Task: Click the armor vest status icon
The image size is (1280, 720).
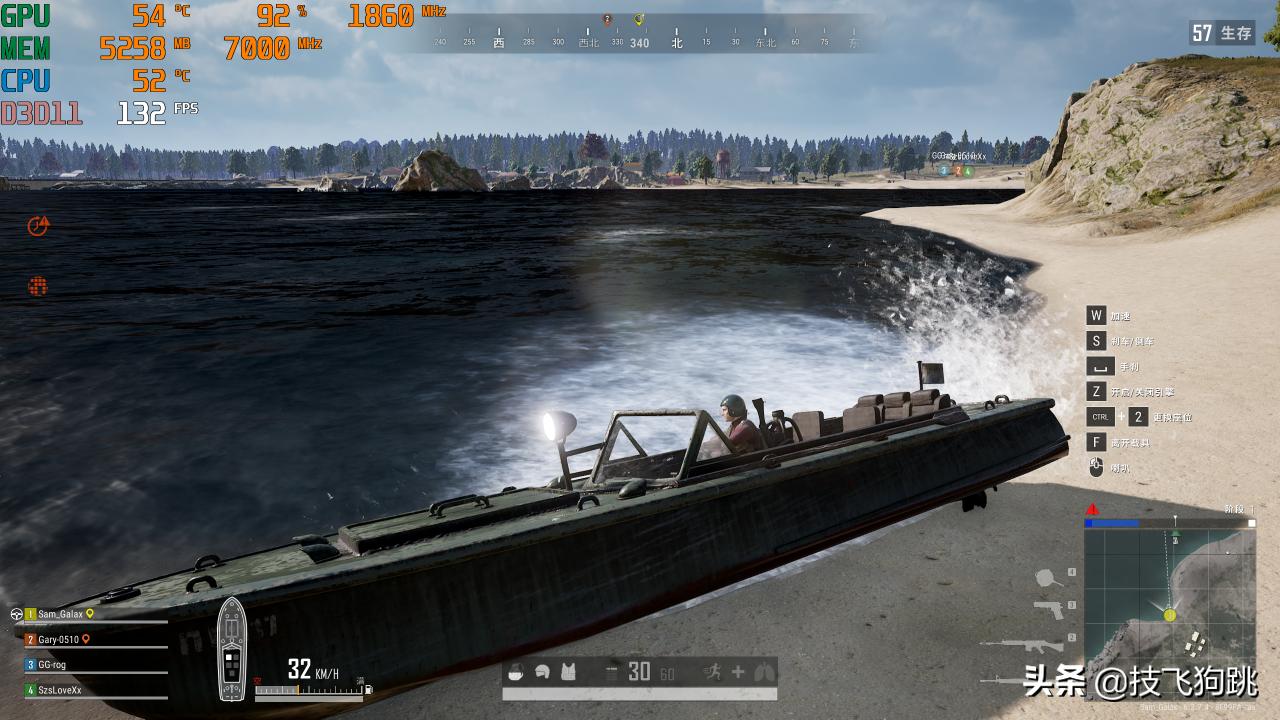Action: tap(568, 672)
